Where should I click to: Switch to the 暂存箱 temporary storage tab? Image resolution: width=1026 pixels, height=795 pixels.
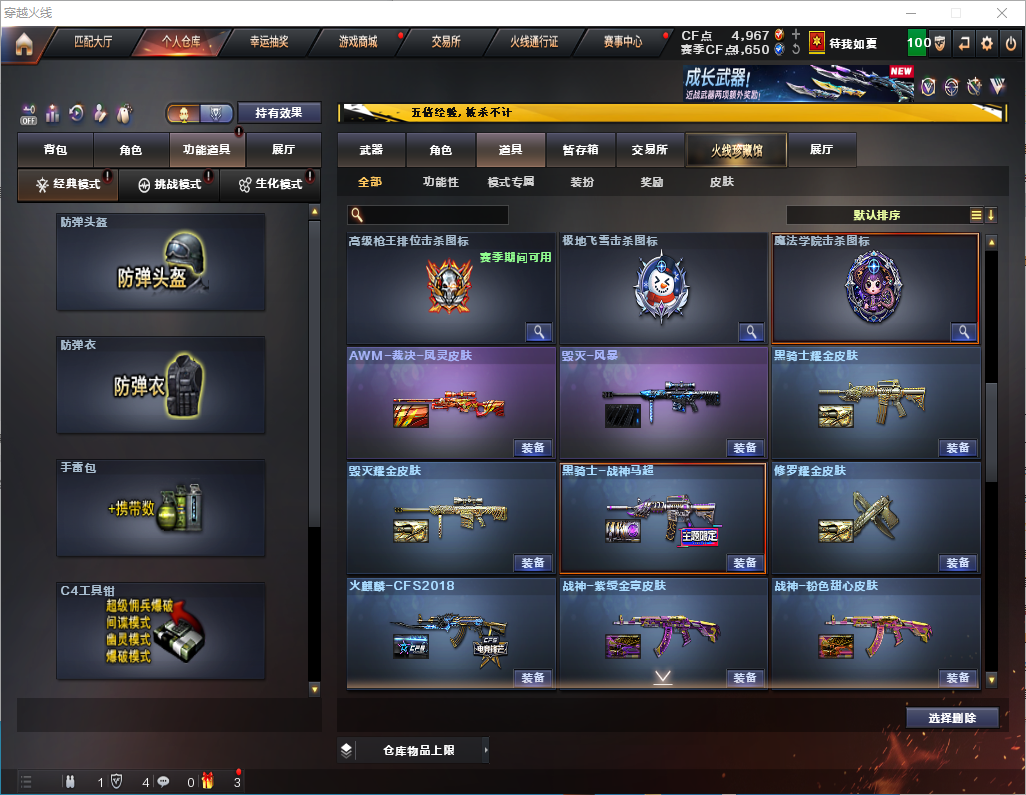pos(580,150)
